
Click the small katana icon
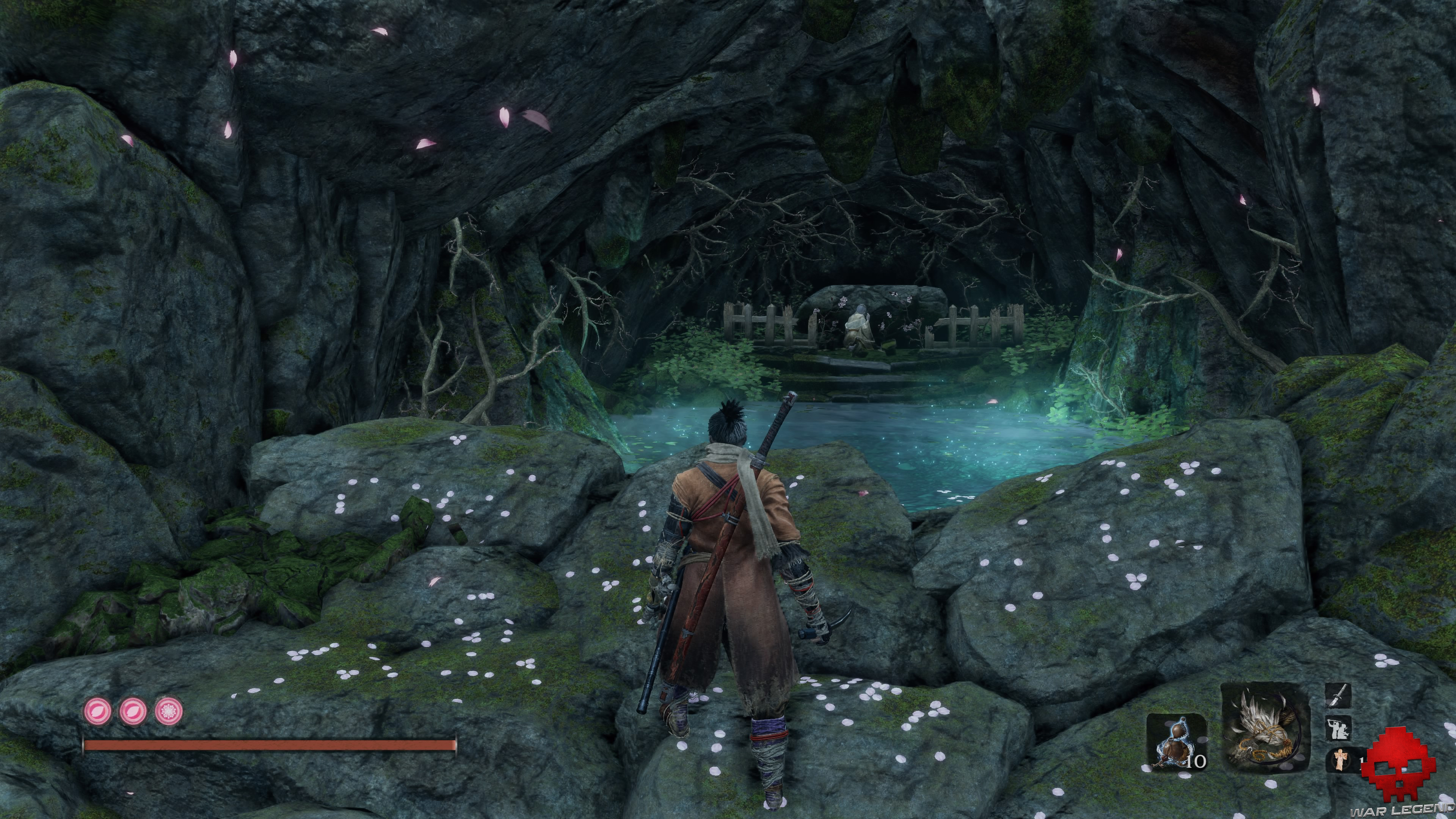1338,695
